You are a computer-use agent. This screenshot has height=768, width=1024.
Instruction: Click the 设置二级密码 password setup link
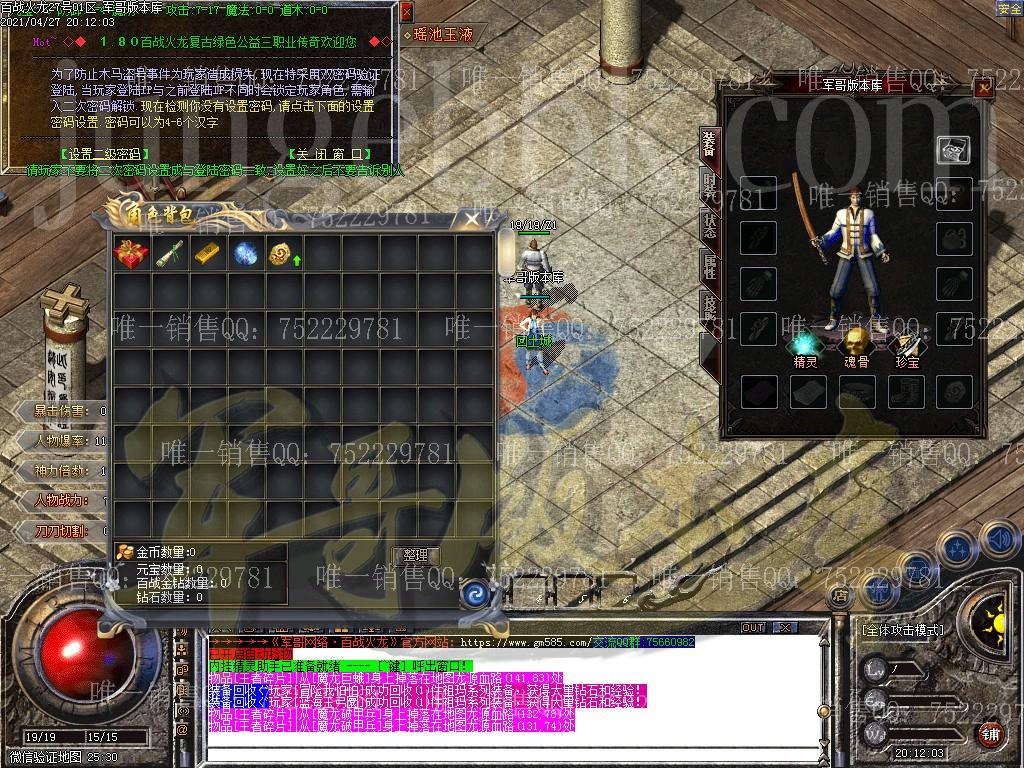(x=101, y=154)
